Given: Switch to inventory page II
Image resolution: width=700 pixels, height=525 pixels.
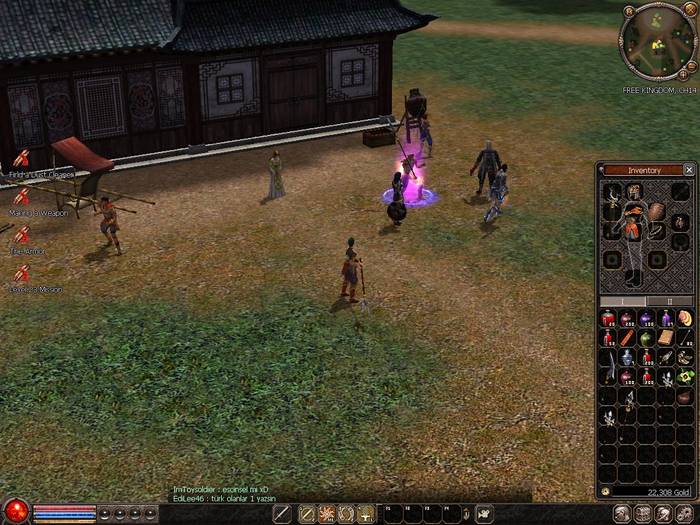Looking at the screenshot, I should pos(670,301).
